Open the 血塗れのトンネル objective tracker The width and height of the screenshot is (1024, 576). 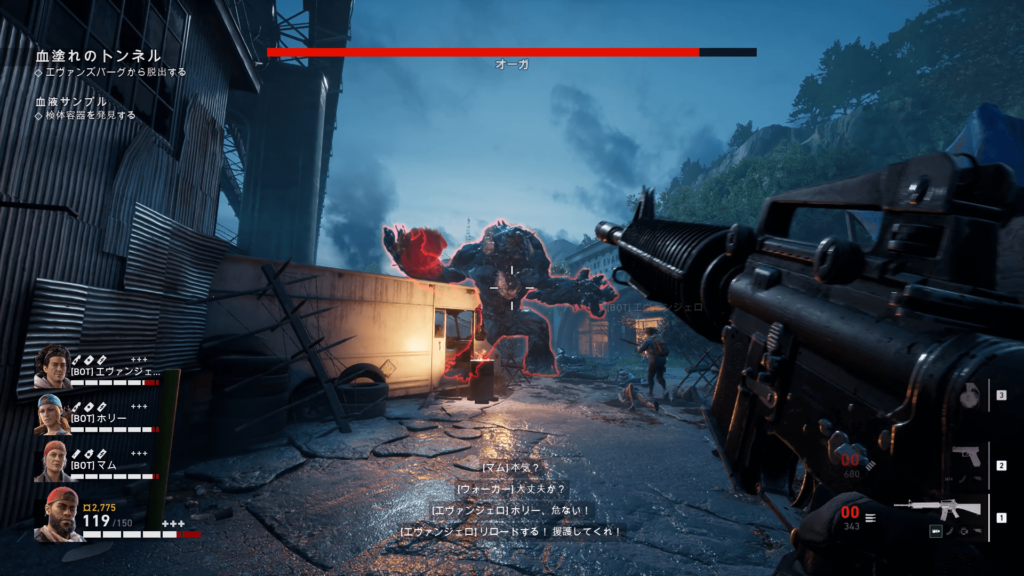tap(98, 57)
